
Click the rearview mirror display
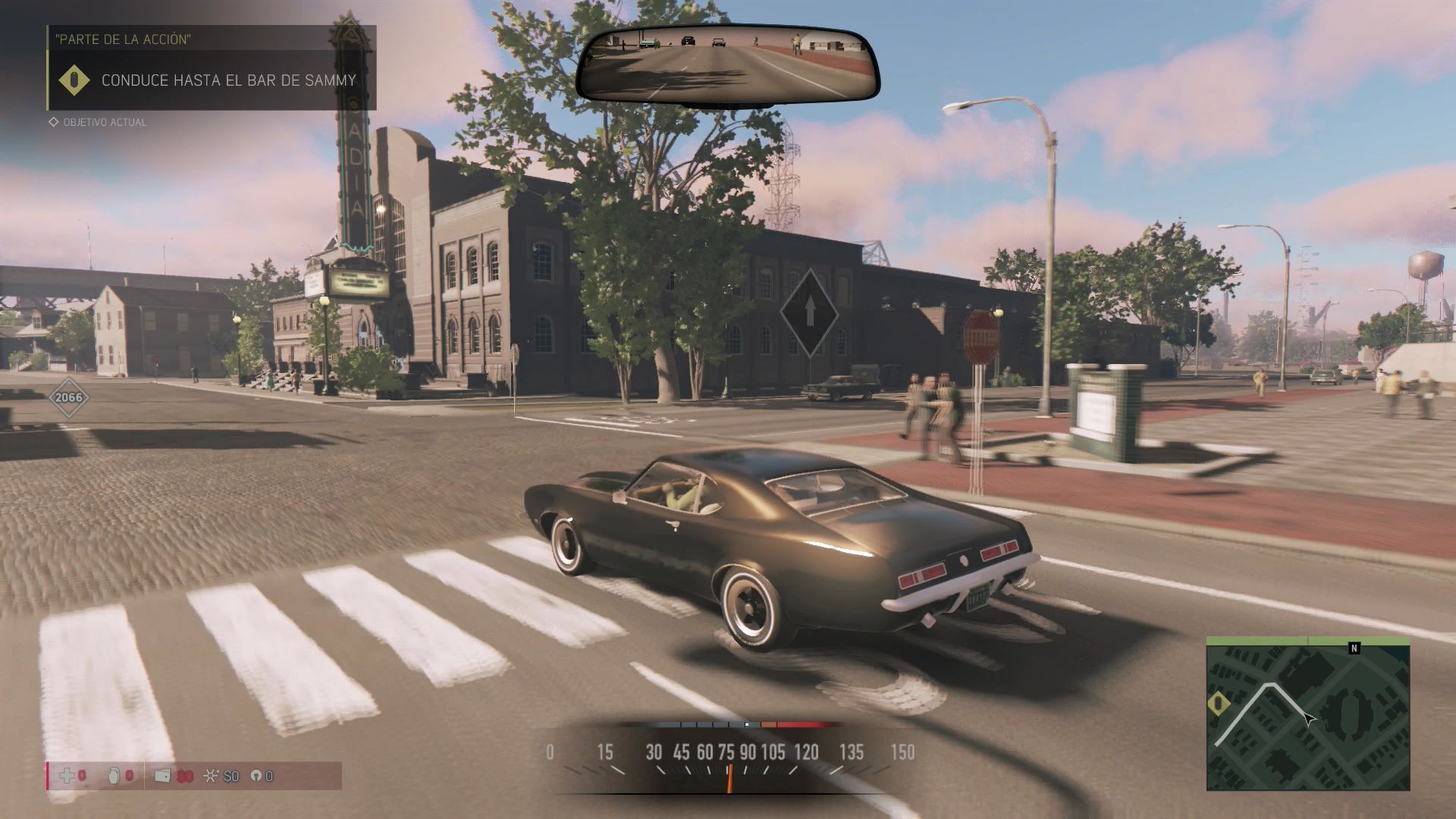(728, 65)
